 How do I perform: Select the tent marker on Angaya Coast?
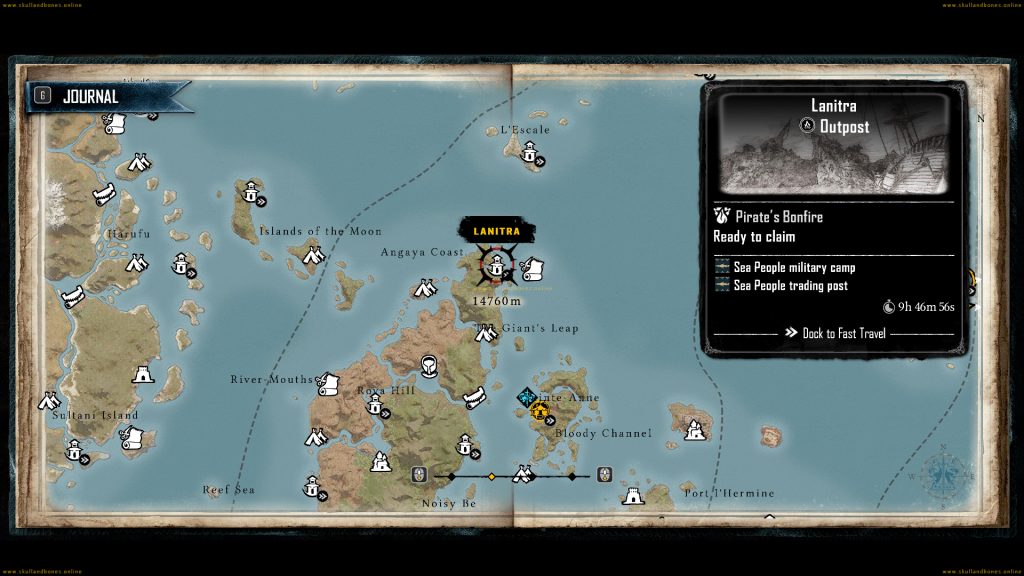point(424,289)
